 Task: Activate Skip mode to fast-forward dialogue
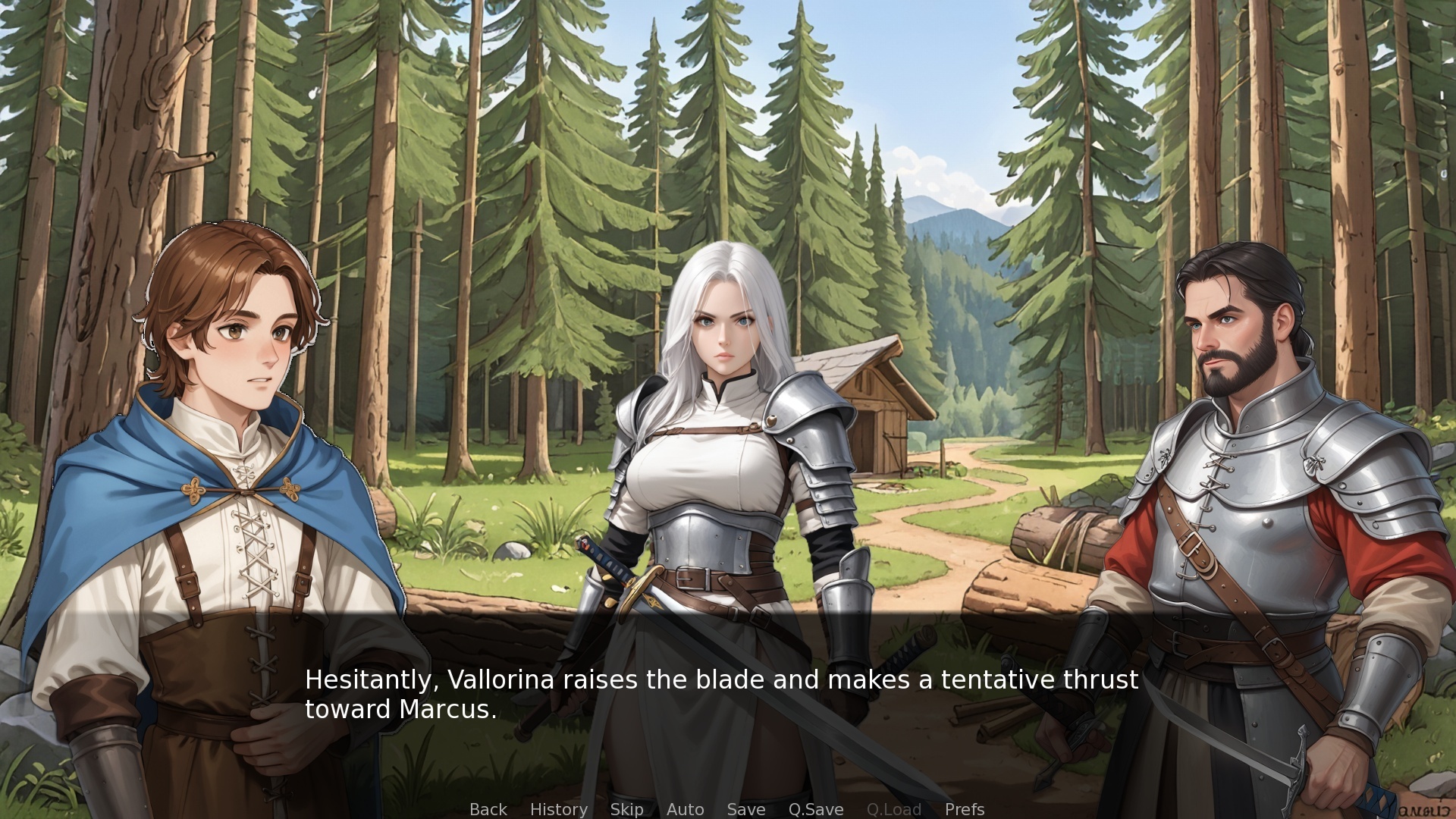click(x=626, y=809)
